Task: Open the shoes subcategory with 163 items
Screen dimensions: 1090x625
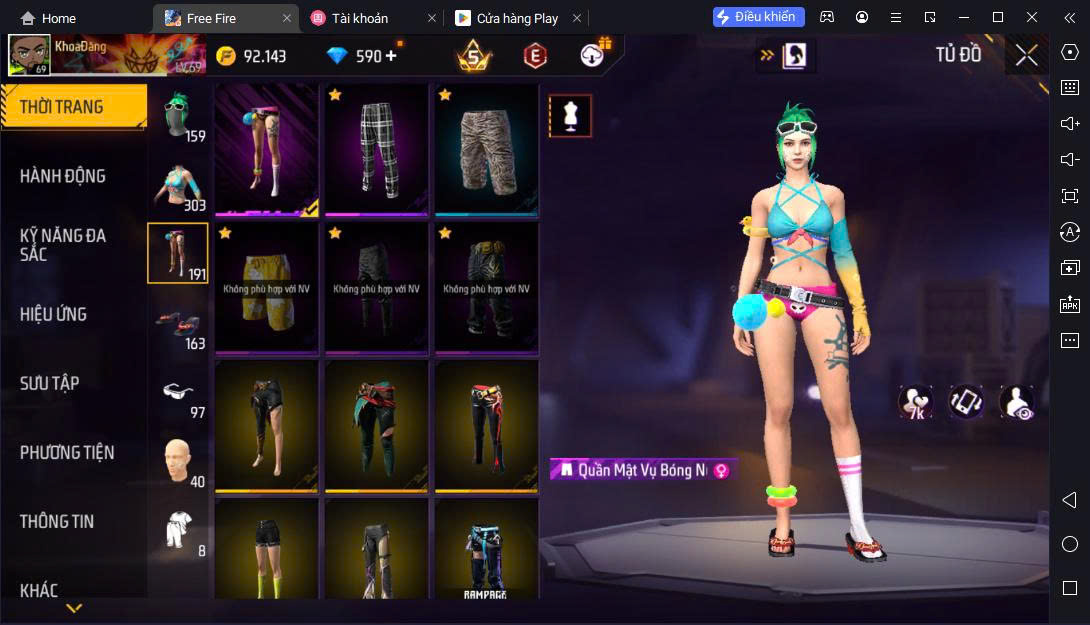Action: tap(178, 323)
